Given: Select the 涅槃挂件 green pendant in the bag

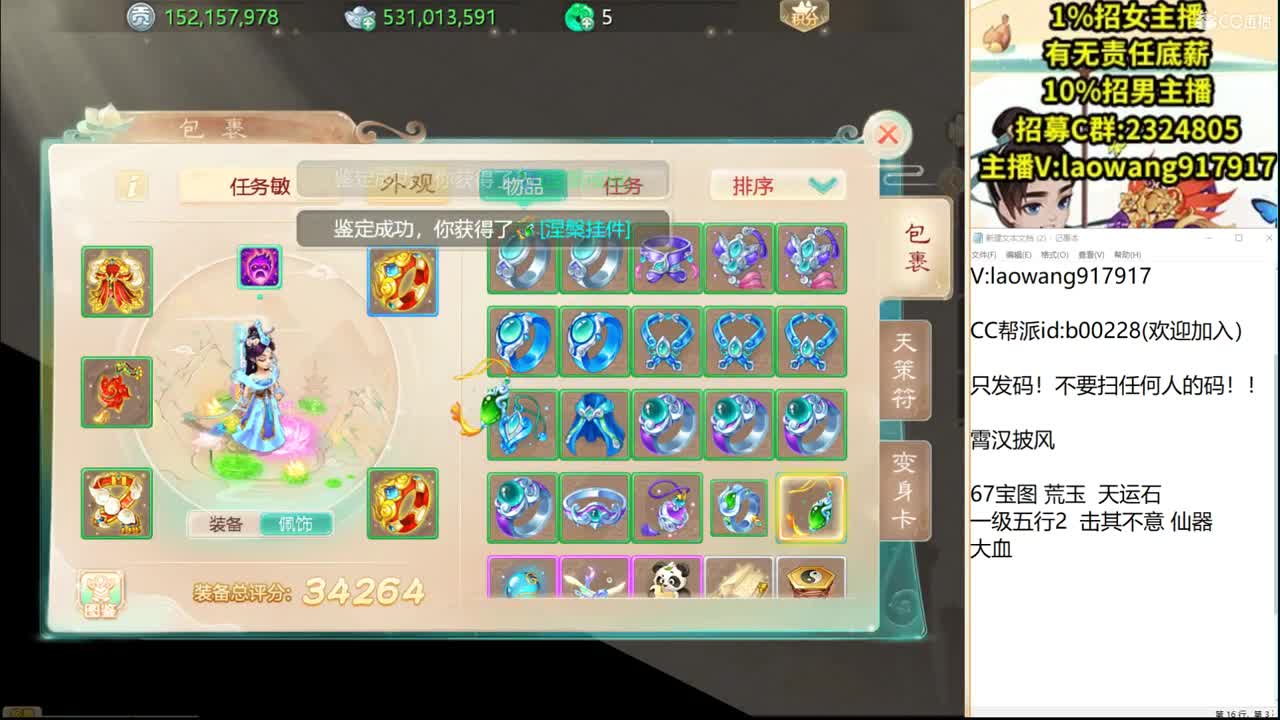Looking at the screenshot, I should click(811, 510).
